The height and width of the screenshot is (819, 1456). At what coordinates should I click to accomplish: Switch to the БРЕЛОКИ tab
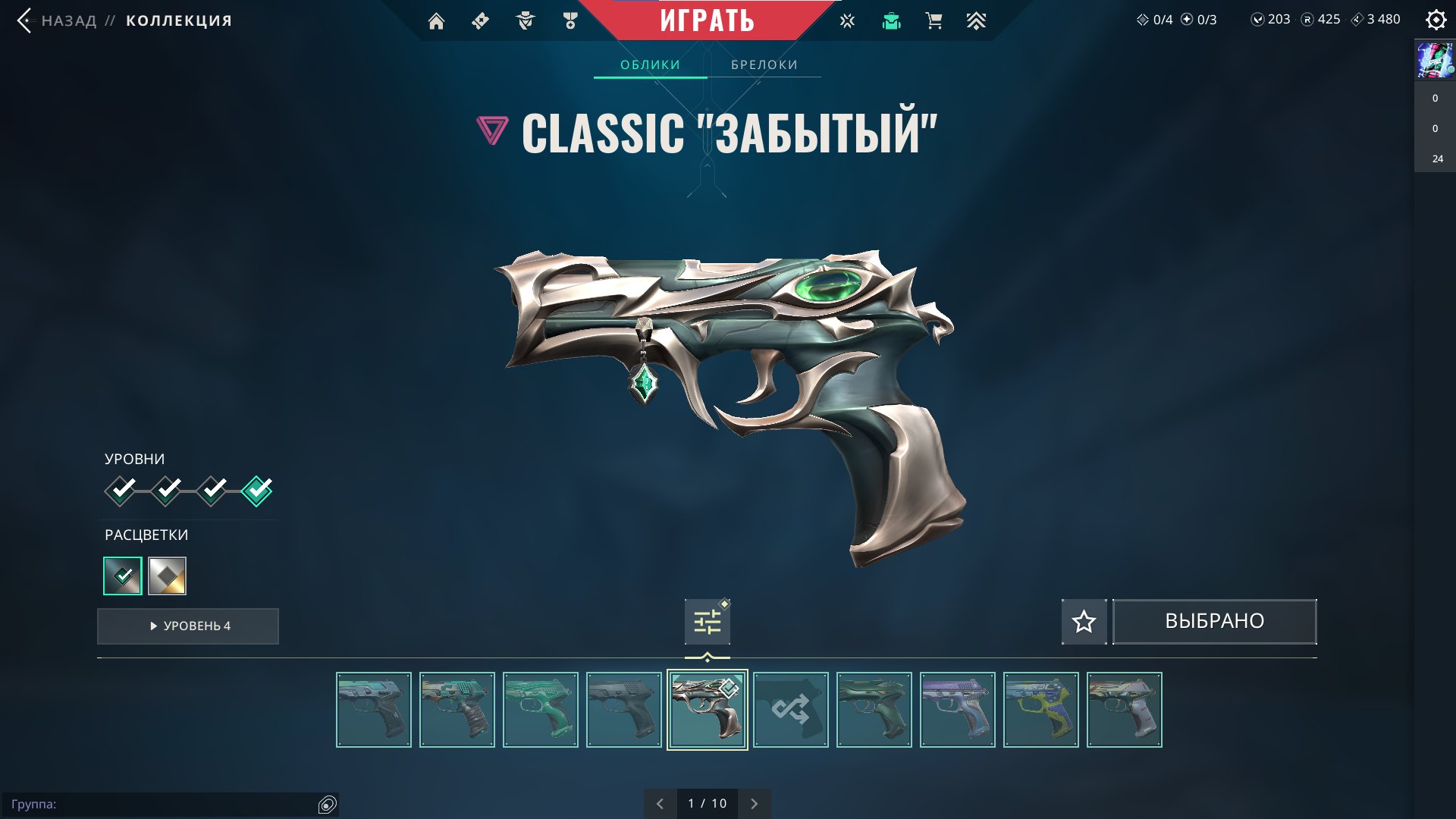click(764, 65)
